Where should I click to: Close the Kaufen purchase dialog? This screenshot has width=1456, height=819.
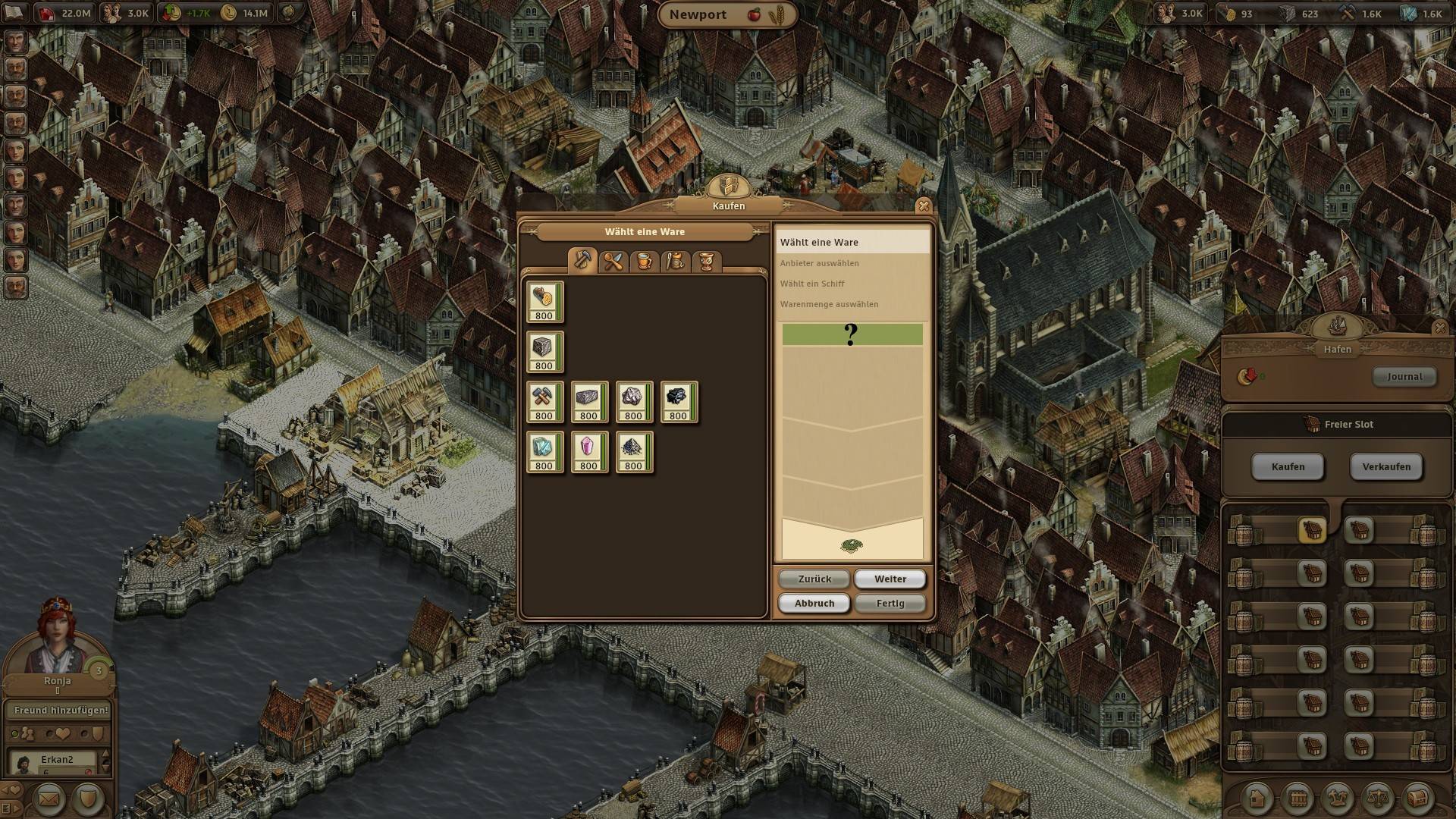pyautogui.click(x=923, y=206)
